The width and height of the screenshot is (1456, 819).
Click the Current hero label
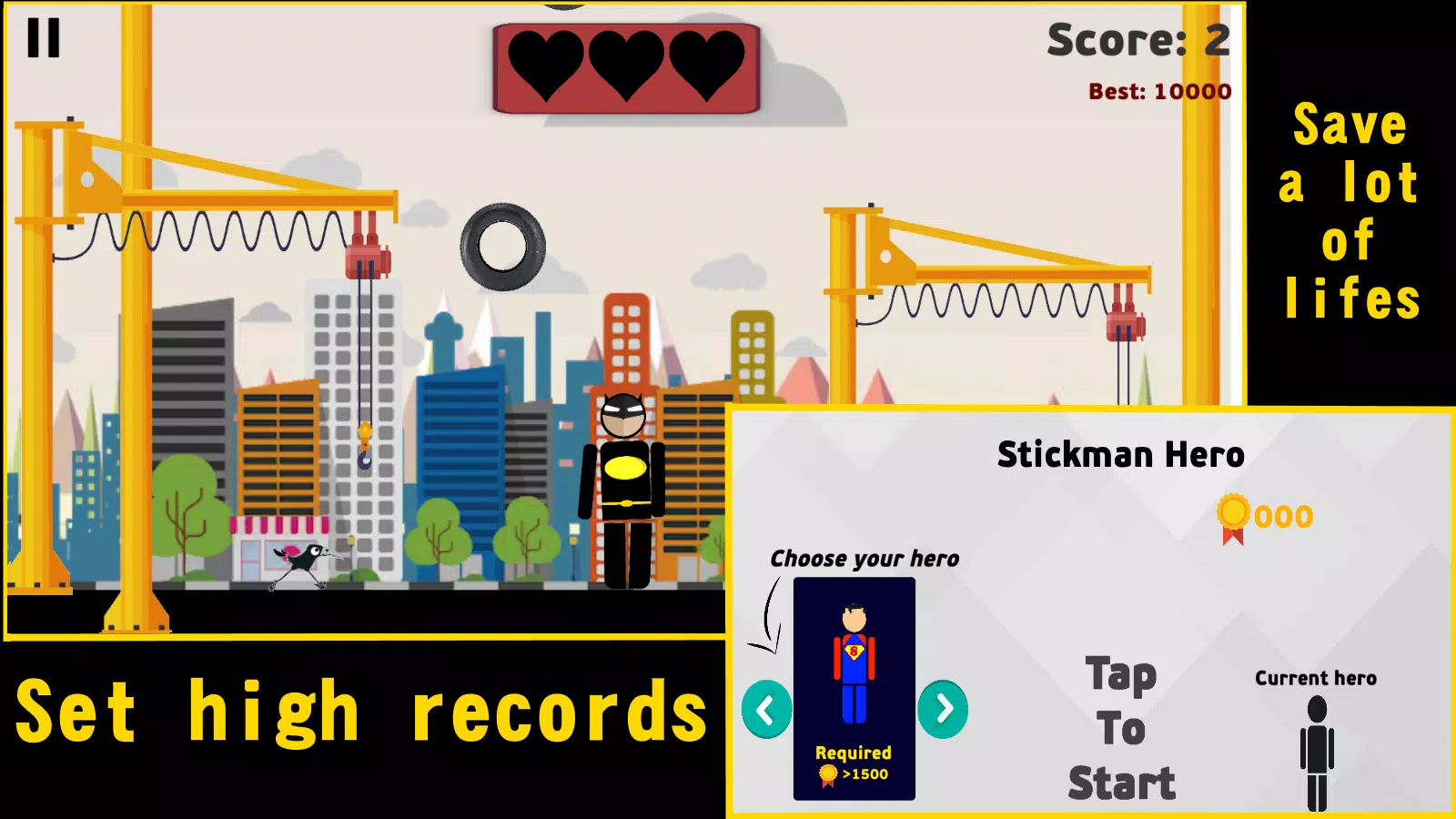pyautogui.click(x=1316, y=677)
